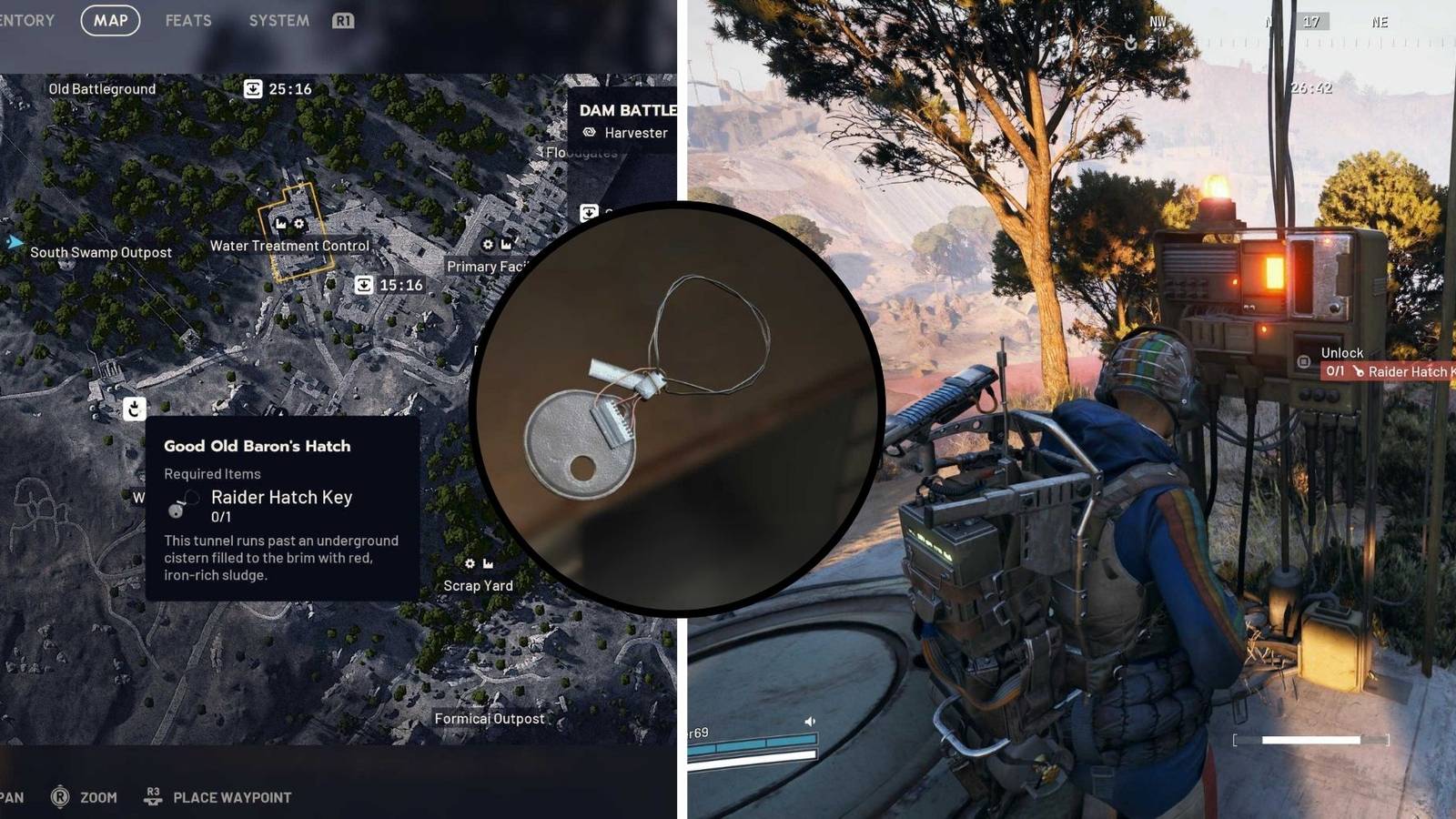This screenshot has height=819, width=1456.
Task: Select the extraction hand icon above Good Old Baron's Hatch
Action: (134, 409)
